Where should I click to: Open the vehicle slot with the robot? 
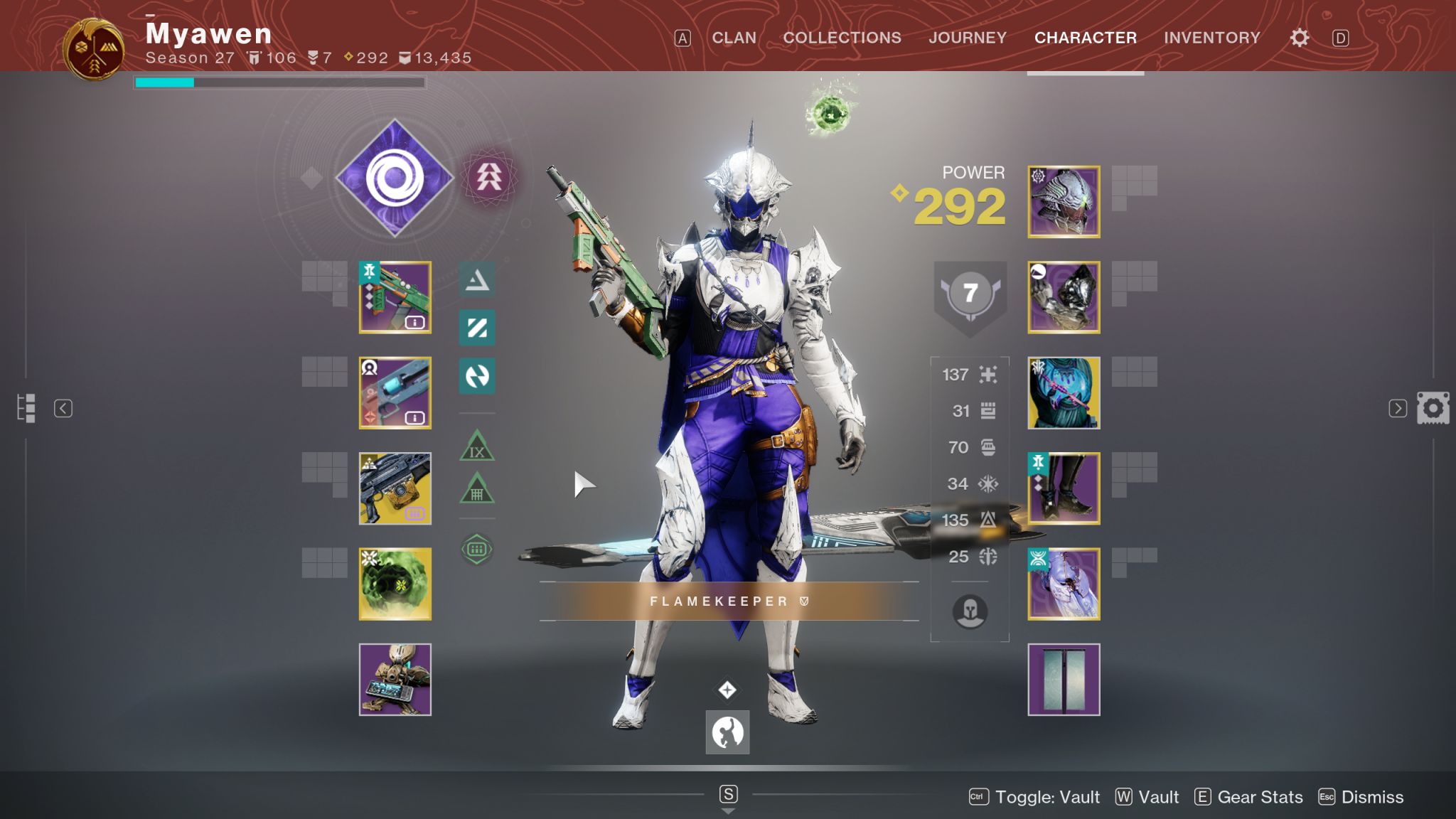tap(395, 680)
